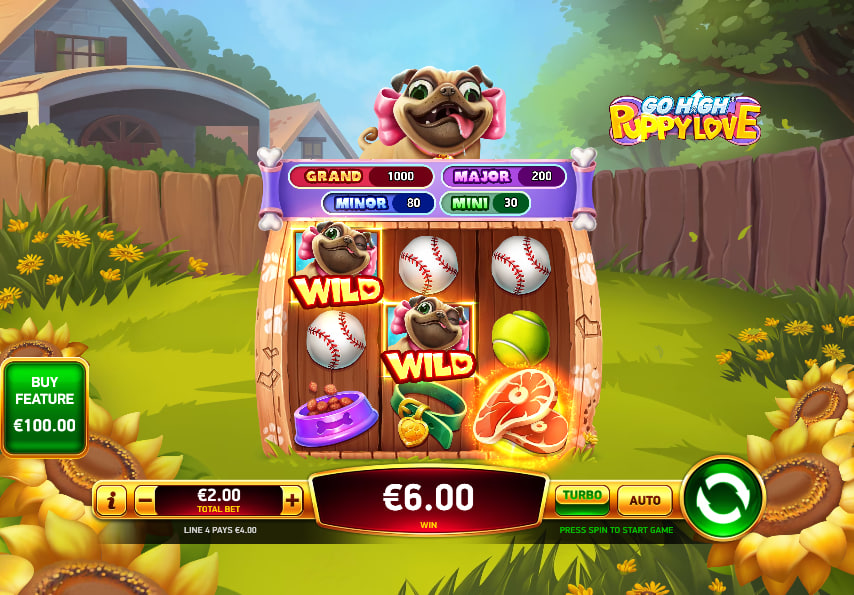Open the Auto spin options

[644, 499]
